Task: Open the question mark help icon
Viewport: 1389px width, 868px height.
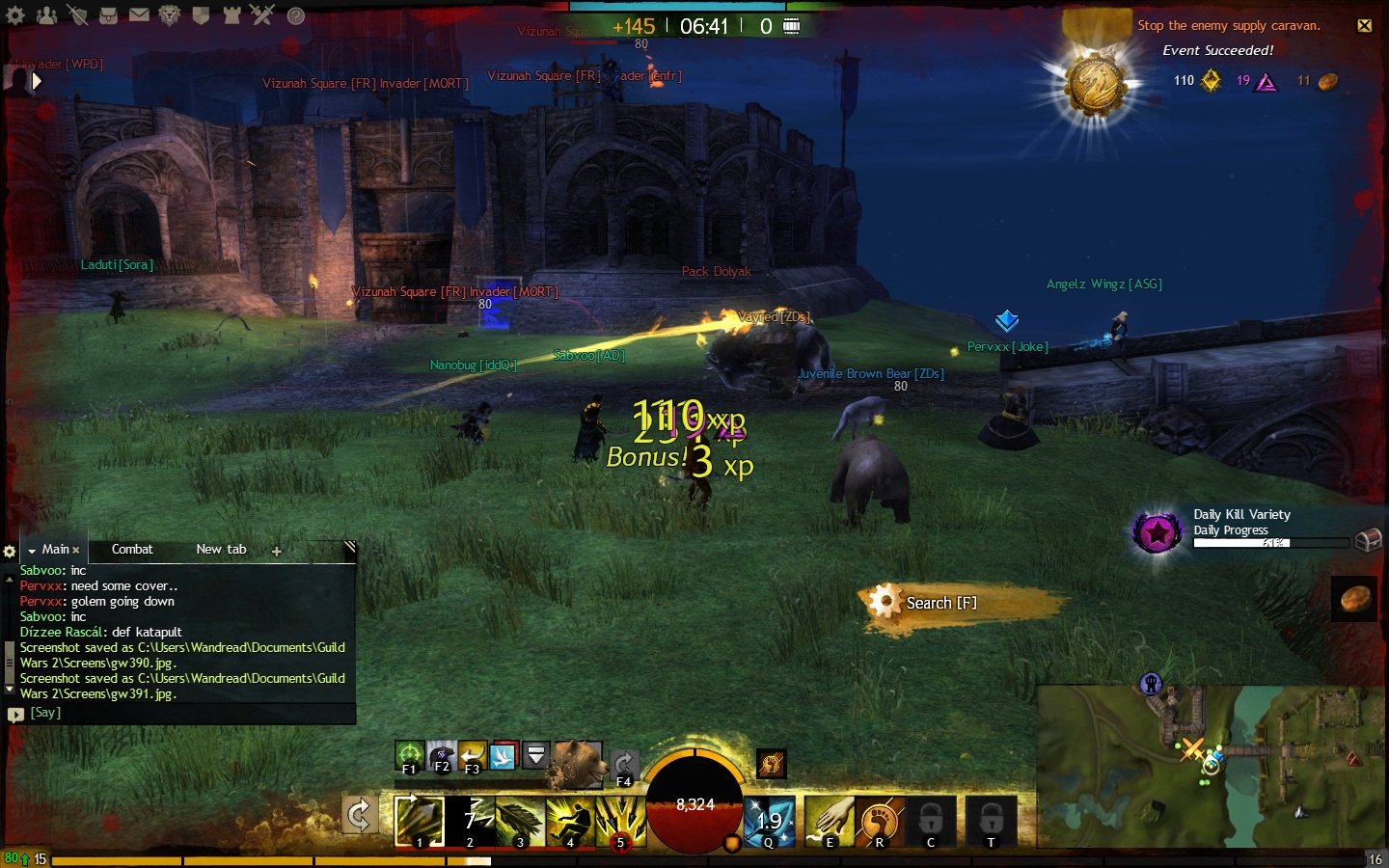Action: (296, 15)
